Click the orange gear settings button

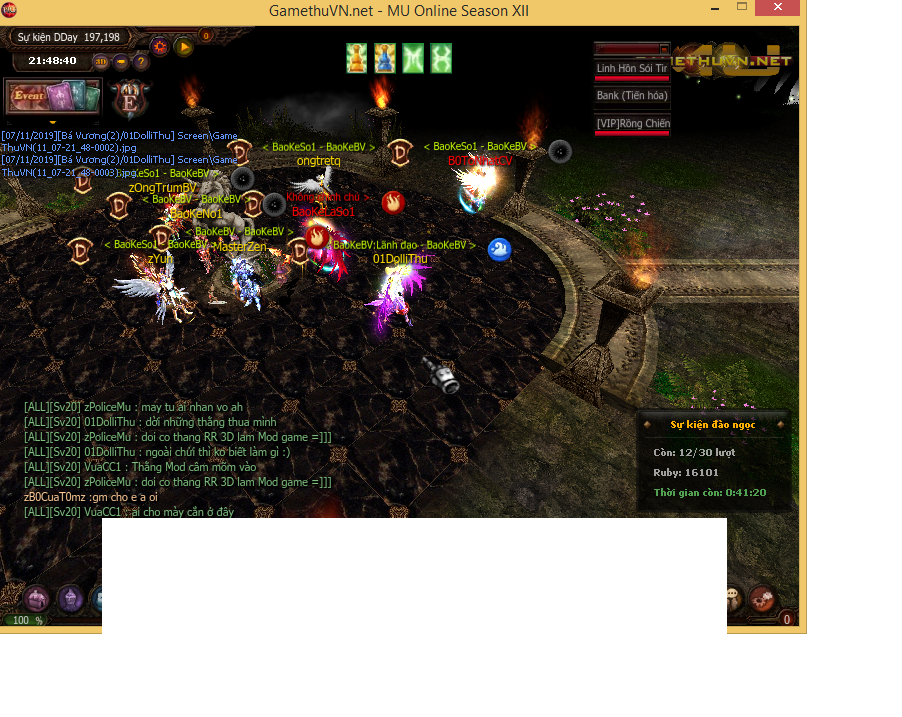160,46
